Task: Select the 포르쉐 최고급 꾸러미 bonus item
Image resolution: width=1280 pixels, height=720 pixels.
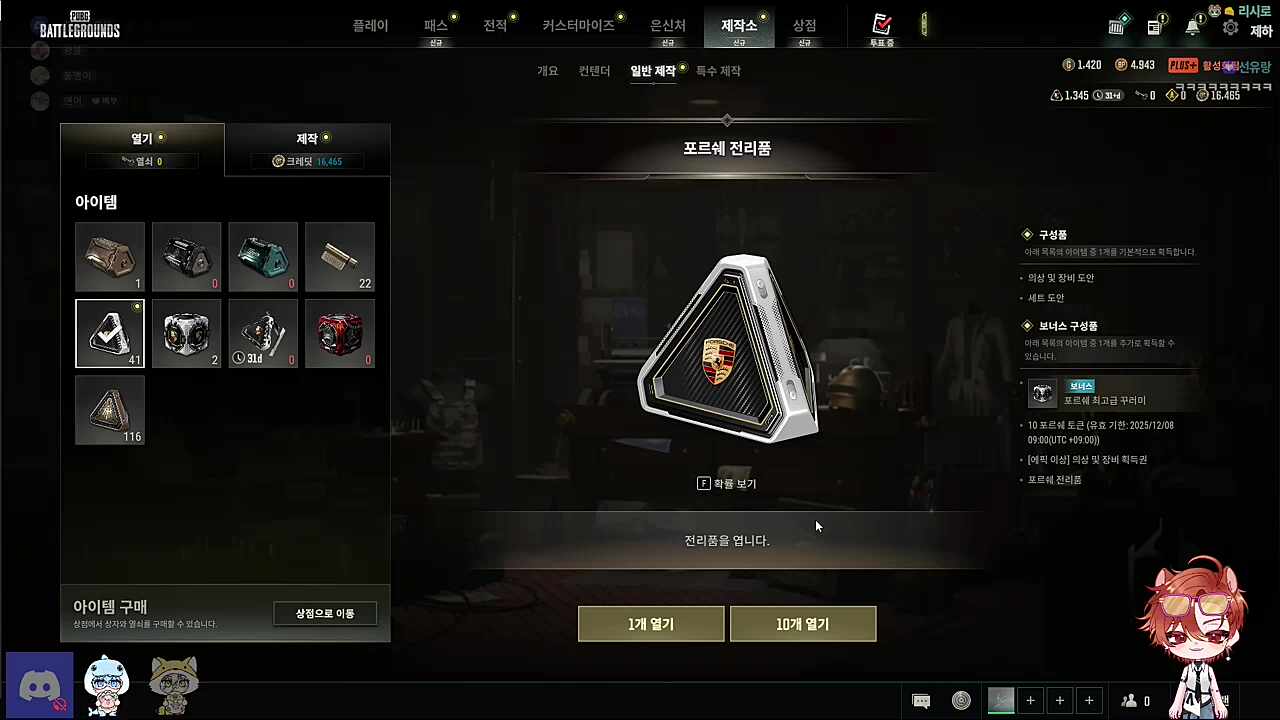Action: [x=1105, y=394]
